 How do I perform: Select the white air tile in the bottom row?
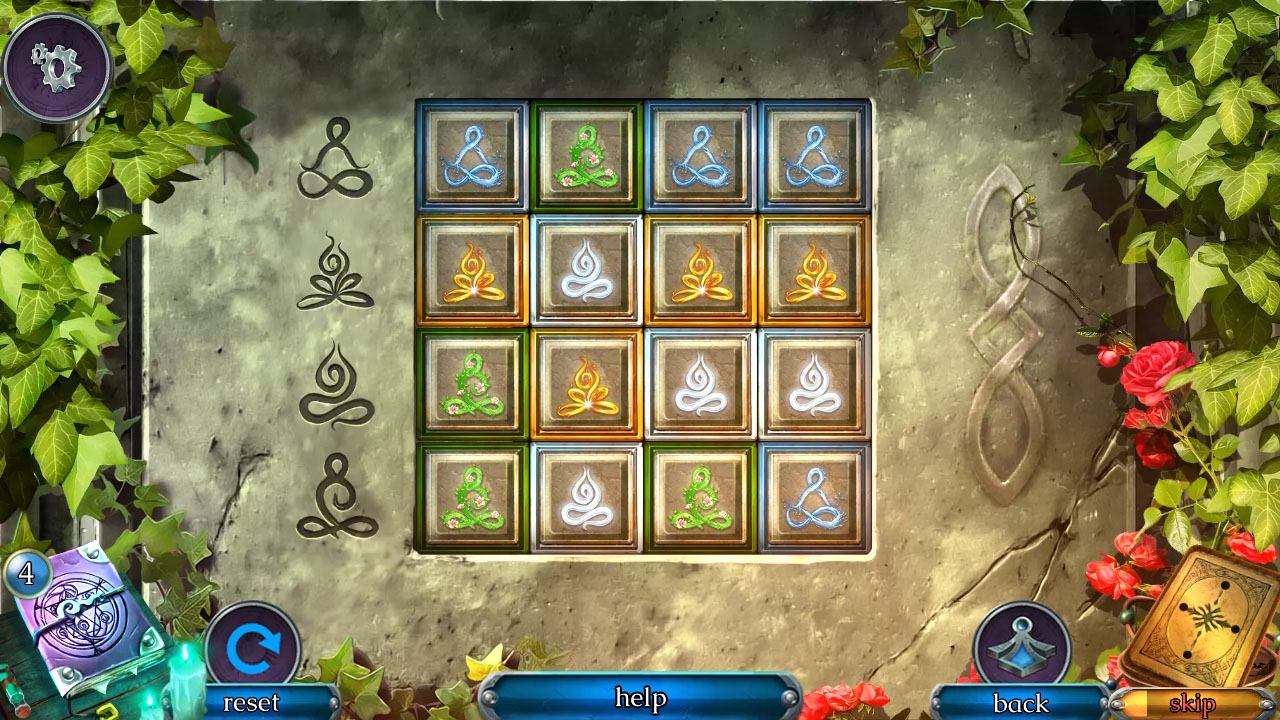point(586,498)
